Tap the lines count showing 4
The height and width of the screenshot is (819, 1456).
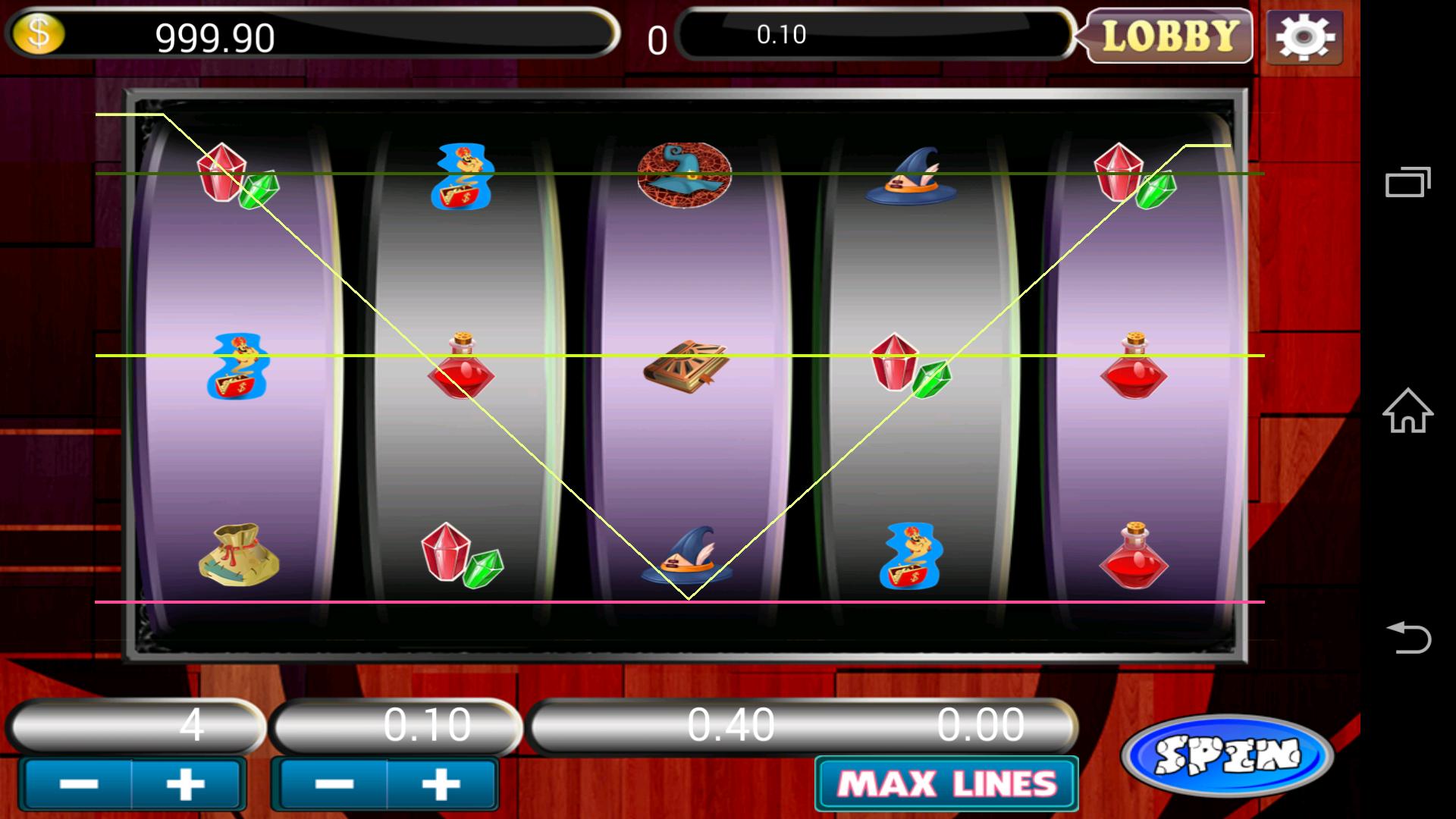click(x=136, y=726)
